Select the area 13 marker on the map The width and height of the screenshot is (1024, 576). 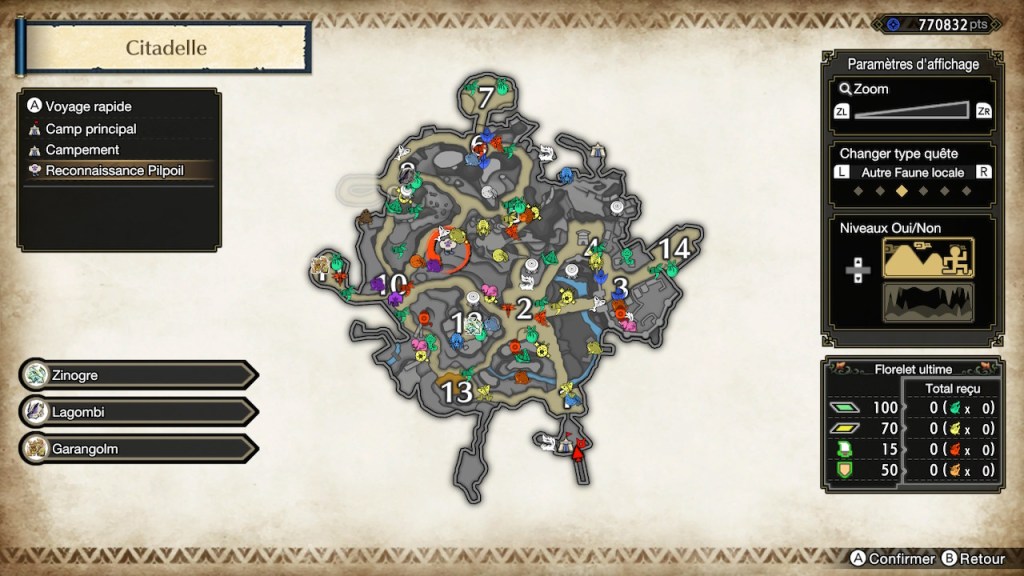tap(457, 393)
